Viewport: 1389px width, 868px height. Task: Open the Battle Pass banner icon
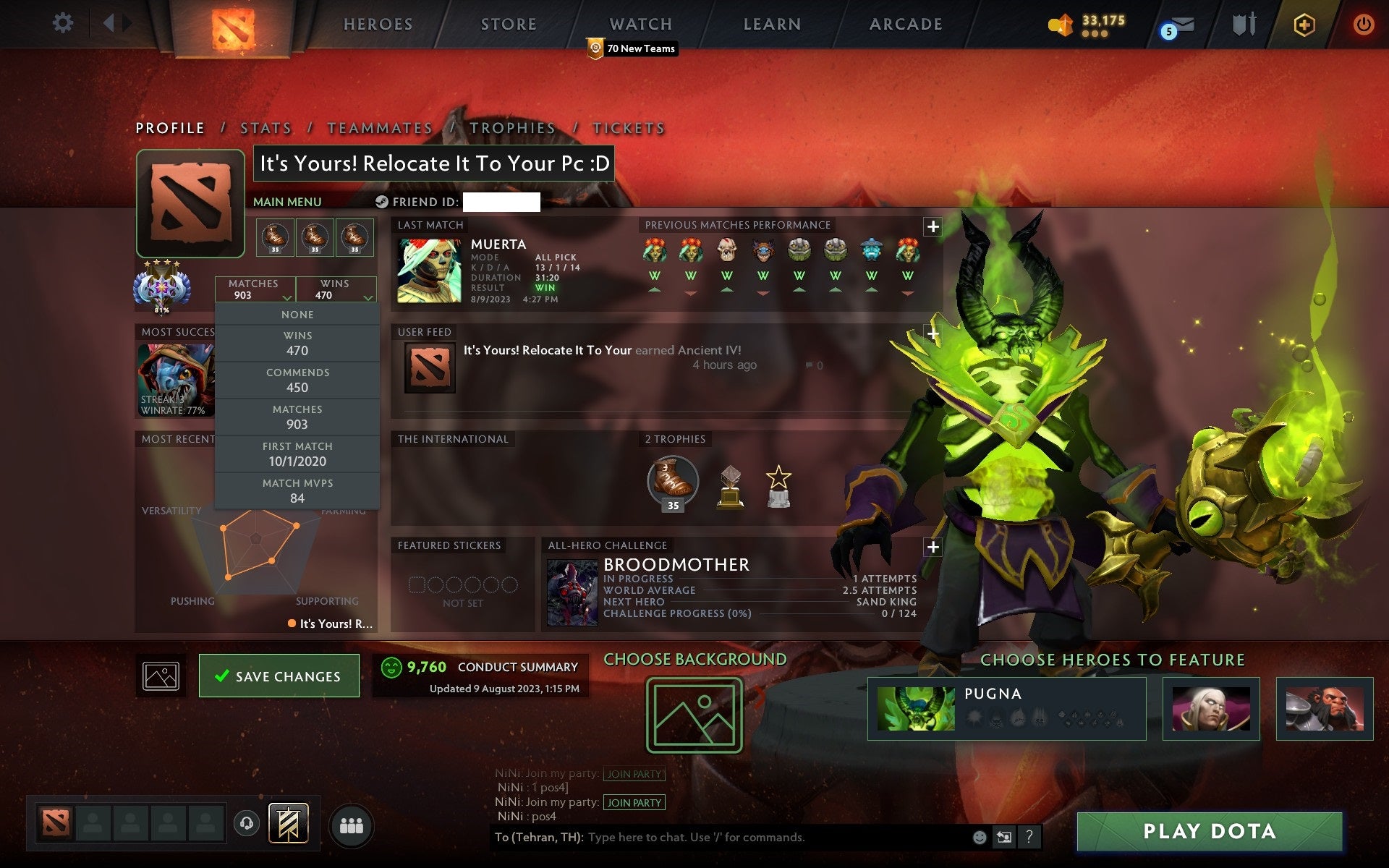click(288, 823)
